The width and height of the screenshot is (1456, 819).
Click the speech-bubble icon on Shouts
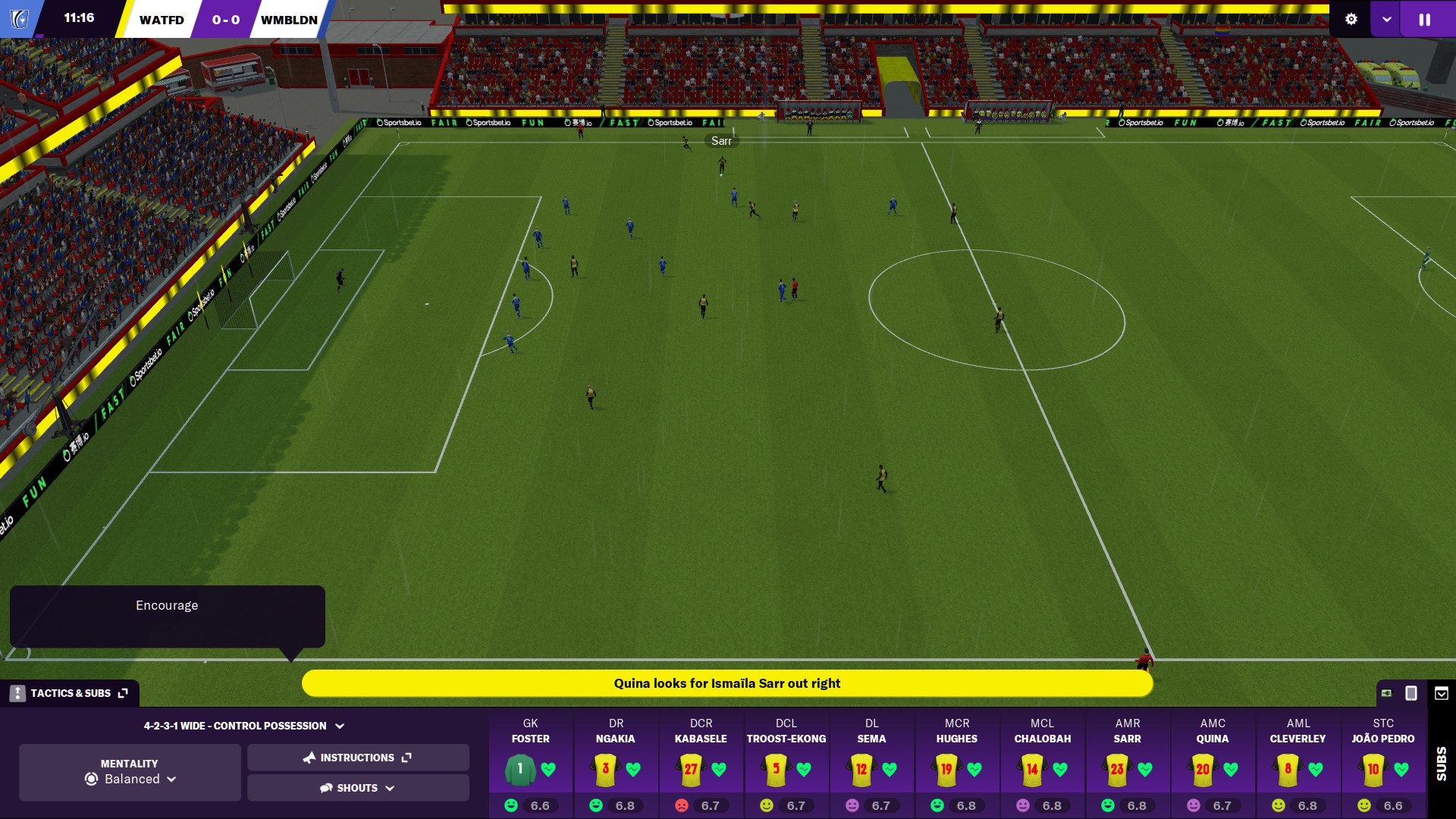tap(326, 787)
